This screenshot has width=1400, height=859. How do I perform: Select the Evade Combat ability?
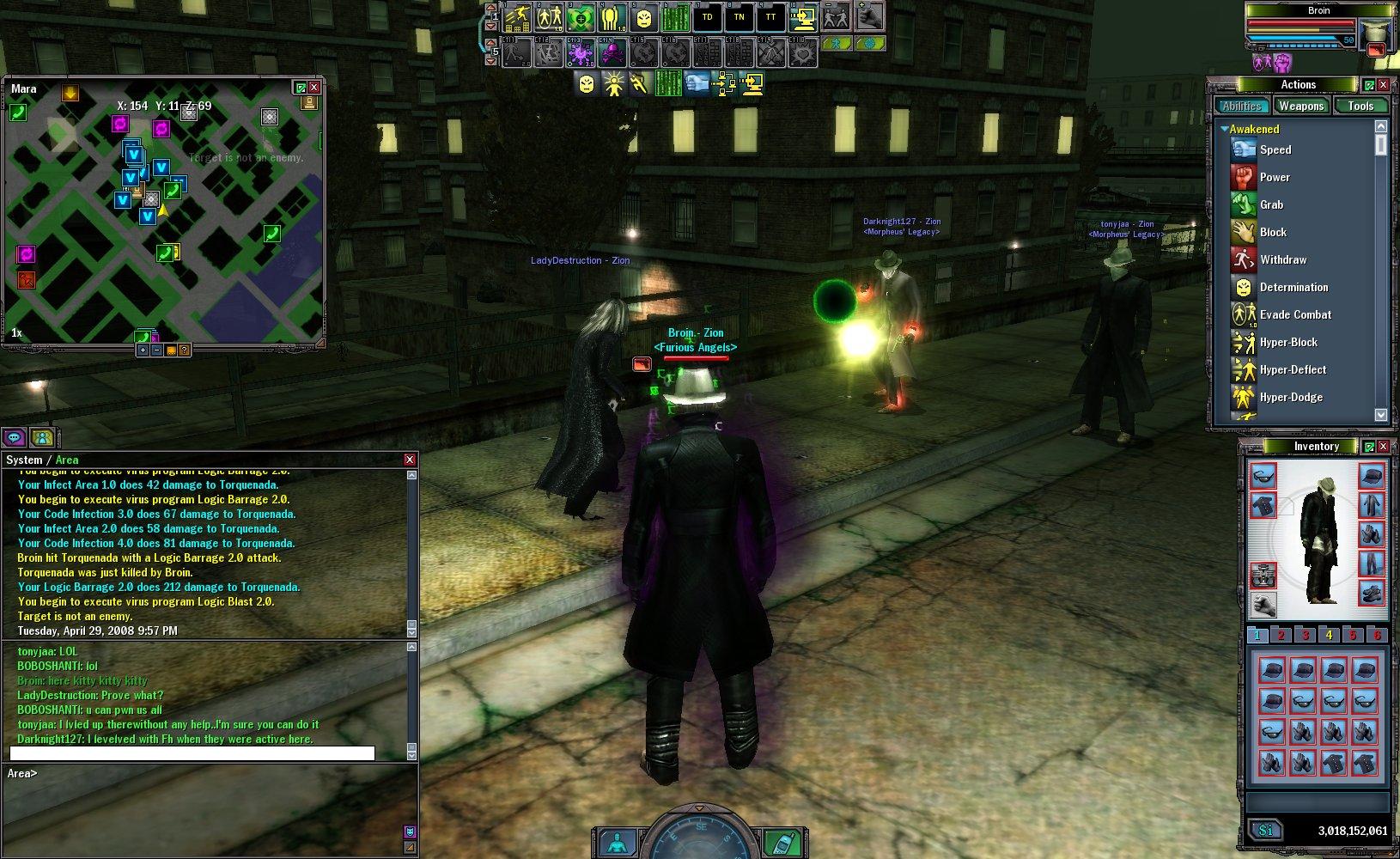tap(1294, 314)
